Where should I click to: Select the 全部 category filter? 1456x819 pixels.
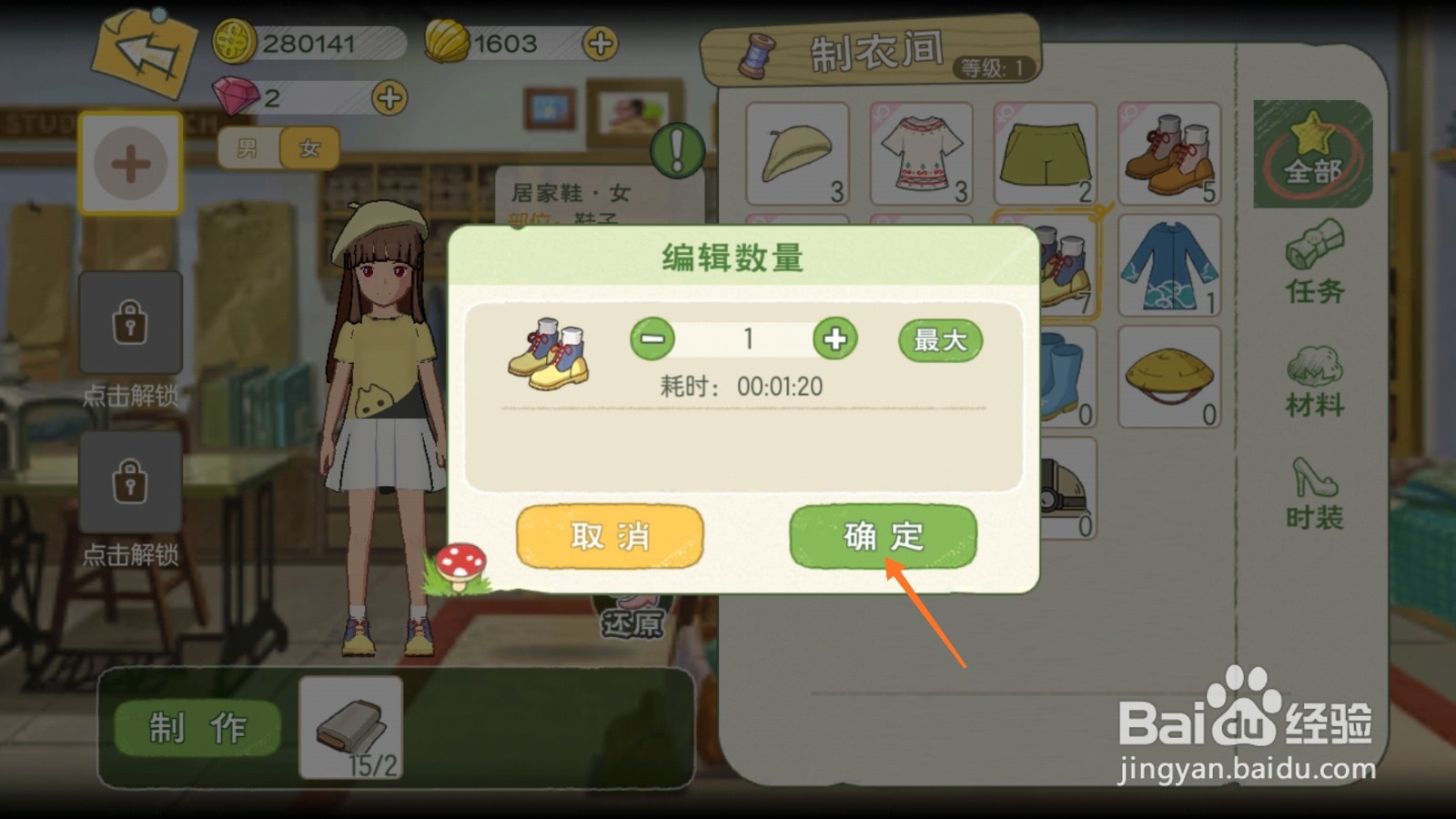[1313, 155]
